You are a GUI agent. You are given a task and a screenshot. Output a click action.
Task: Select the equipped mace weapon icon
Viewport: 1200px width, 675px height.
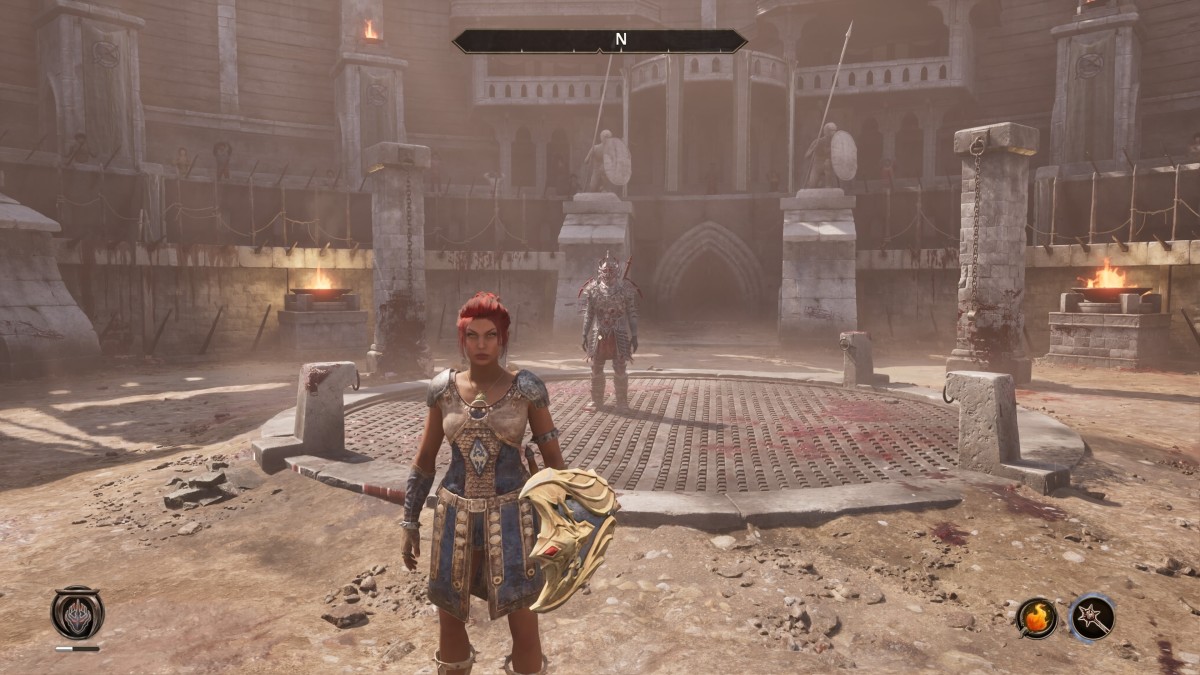tap(1091, 617)
